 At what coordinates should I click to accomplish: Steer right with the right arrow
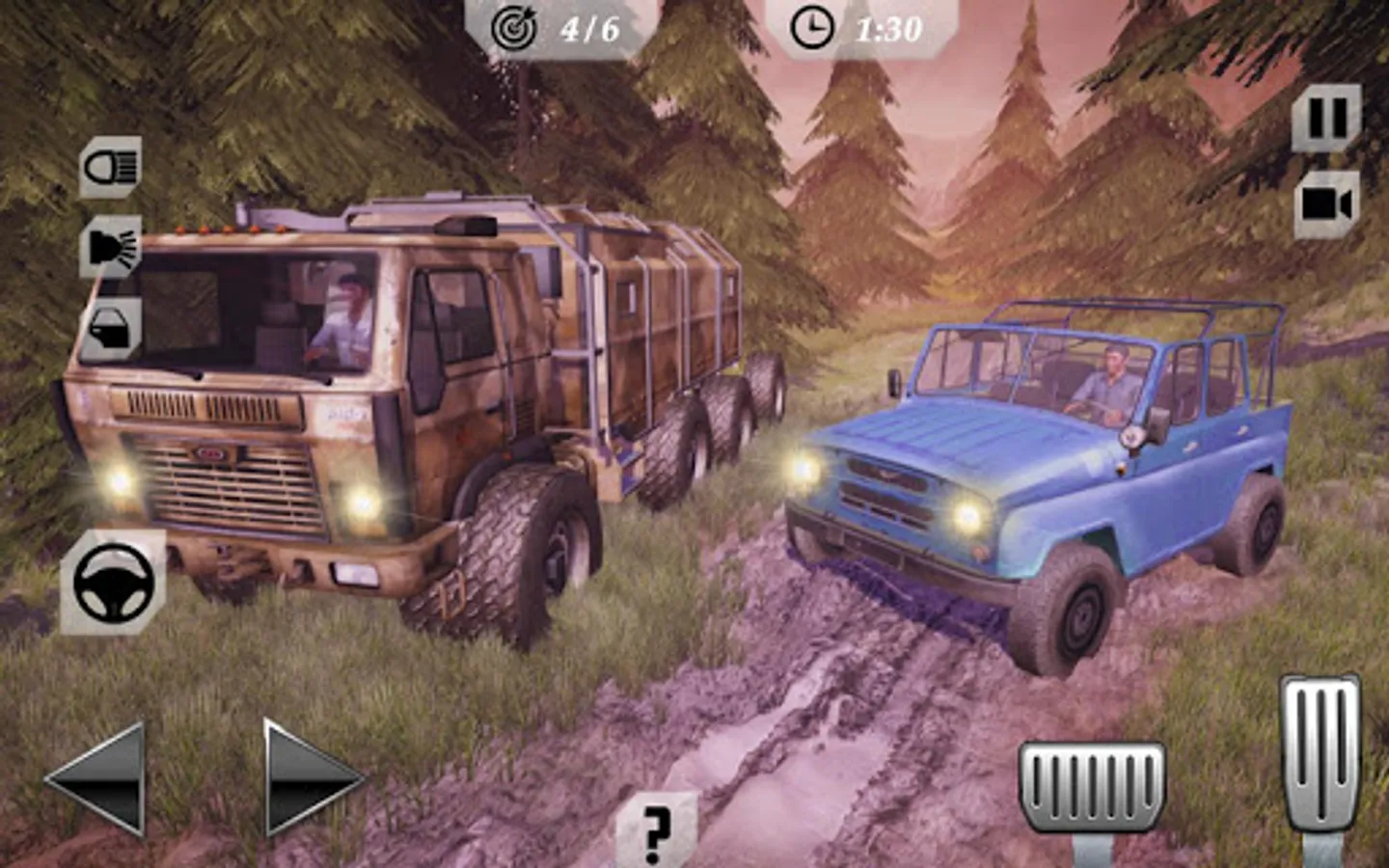point(309,777)
